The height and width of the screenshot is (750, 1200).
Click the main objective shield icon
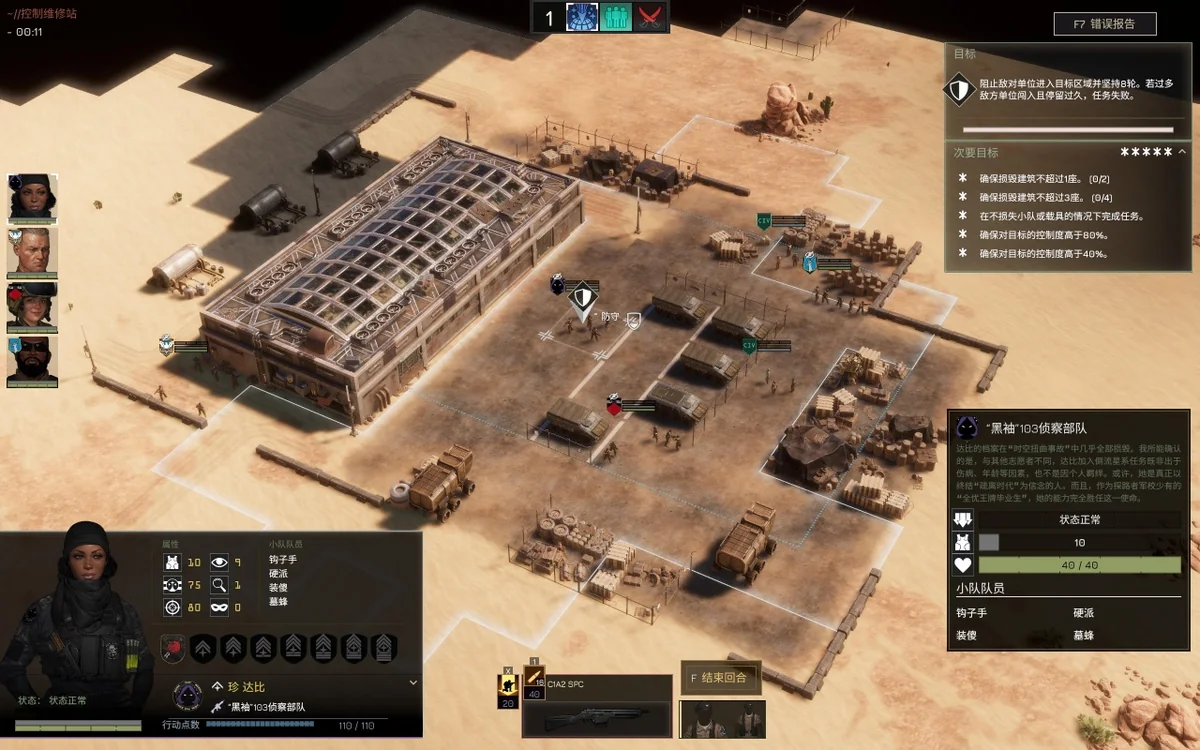(x=959, y=91)
